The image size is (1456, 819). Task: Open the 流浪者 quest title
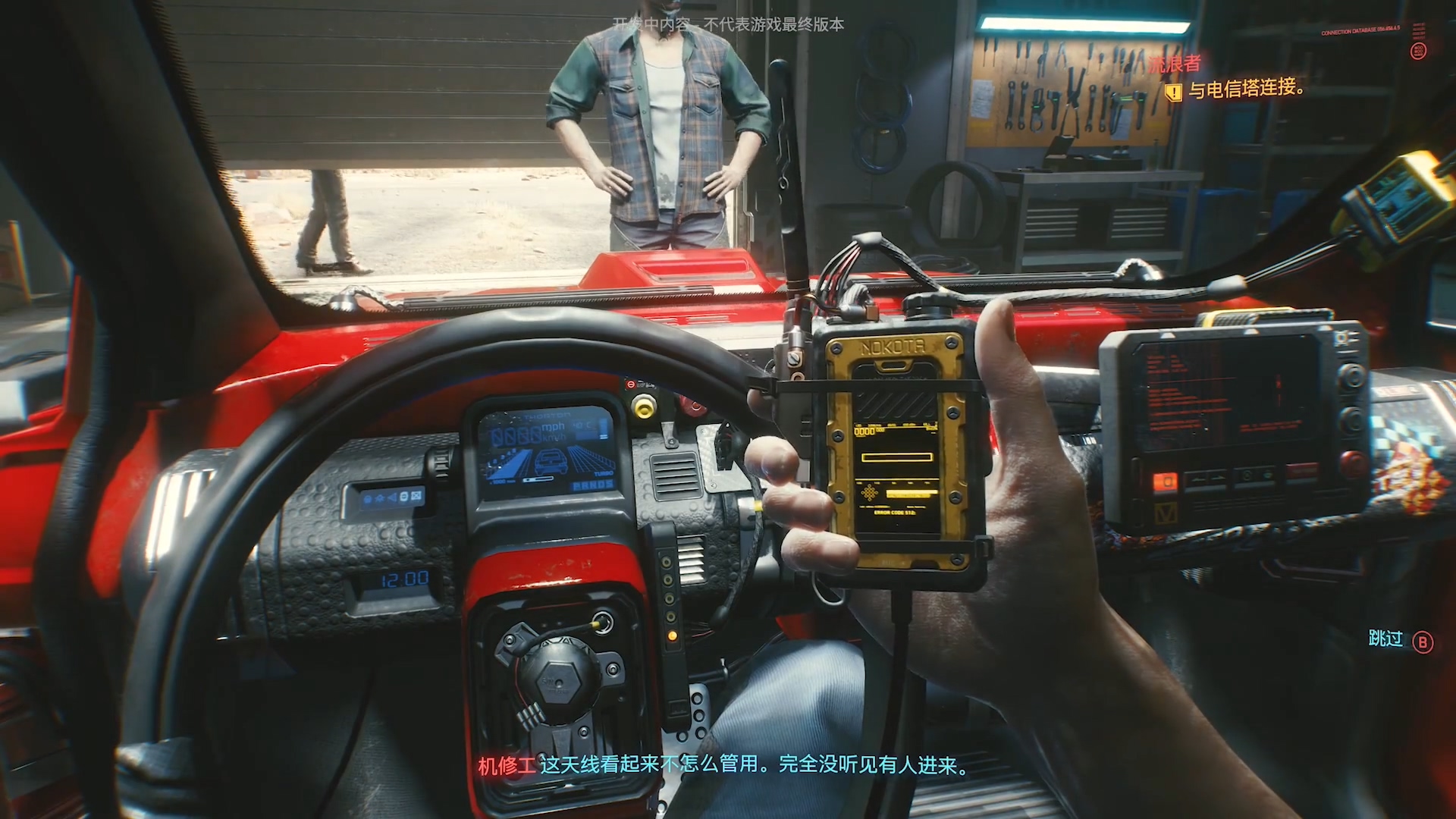[1174, 64]
